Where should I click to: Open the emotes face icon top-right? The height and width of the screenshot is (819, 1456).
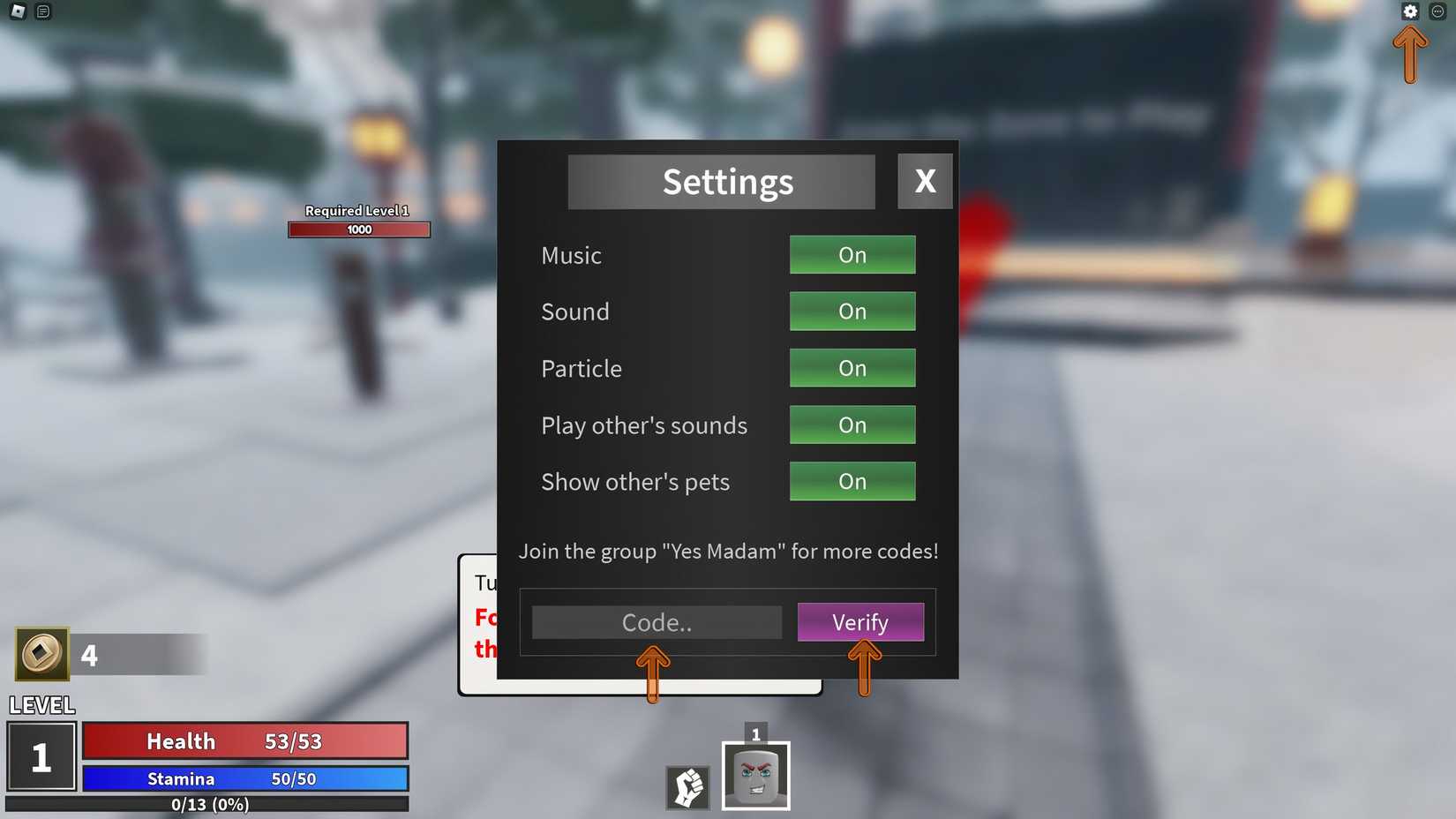click(1439, 11)
